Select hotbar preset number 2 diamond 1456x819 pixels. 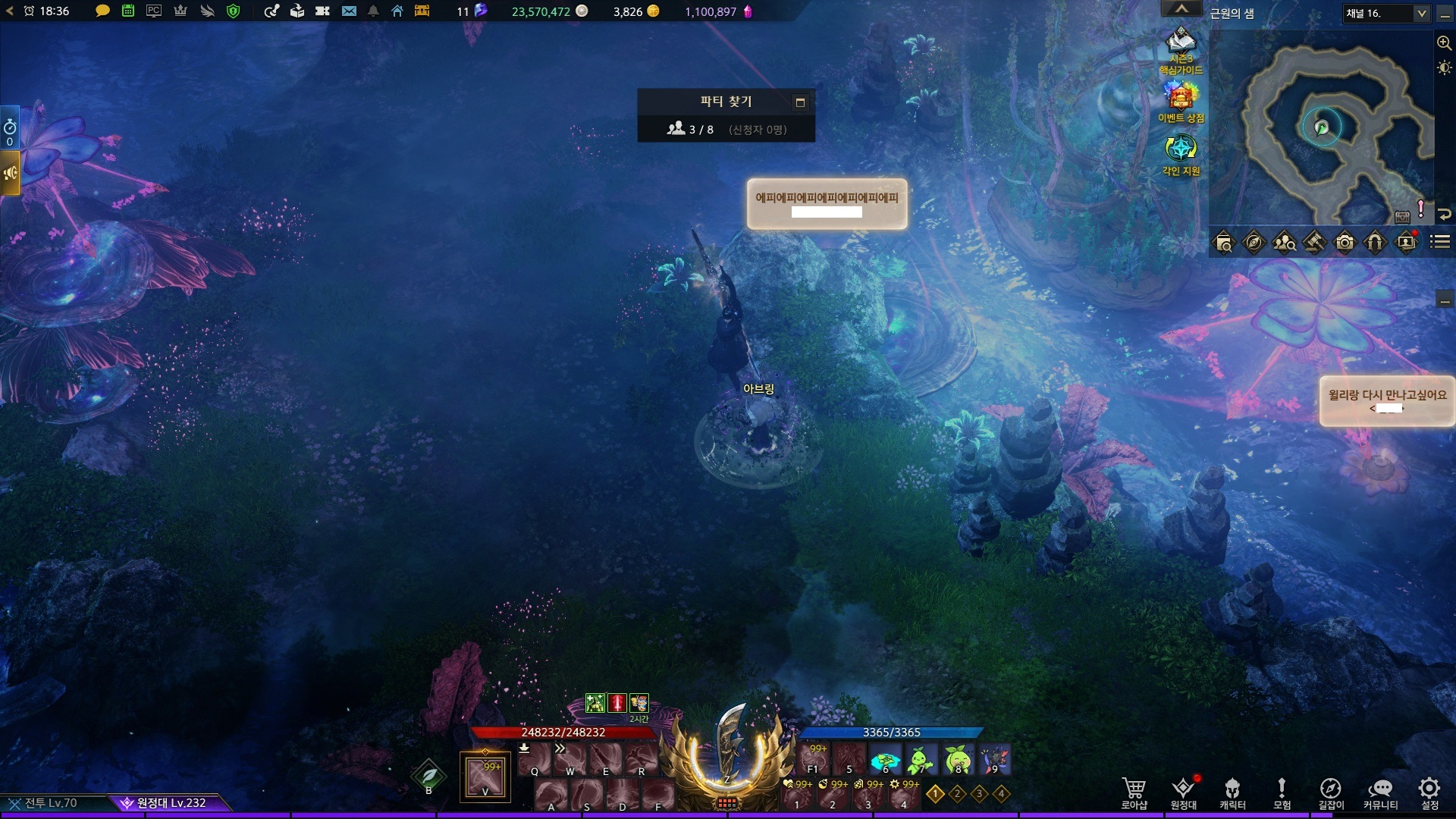958,794
